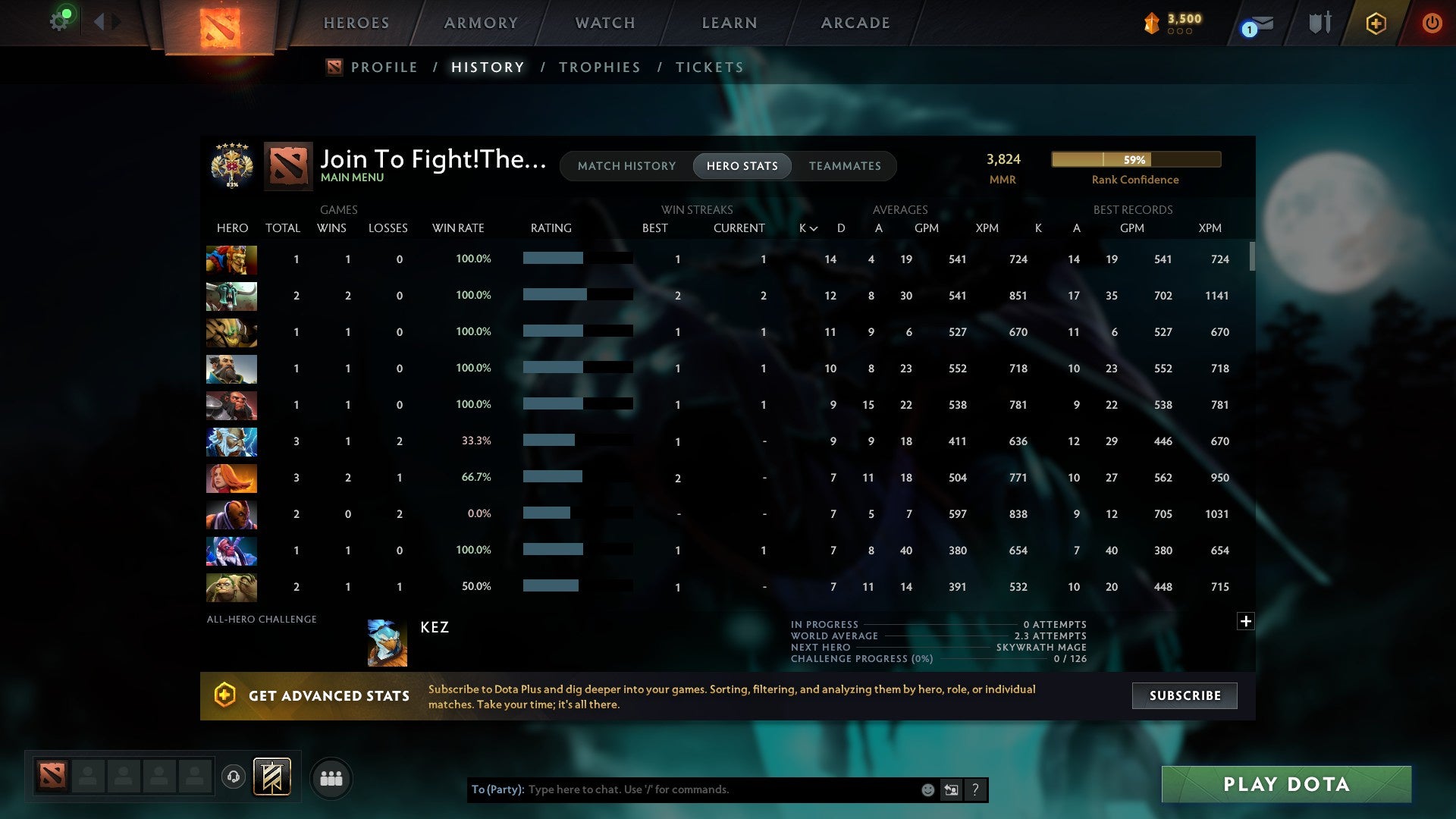Open the friends list icon
This screenshot has height=819, width=1456.
coord(331,777)
